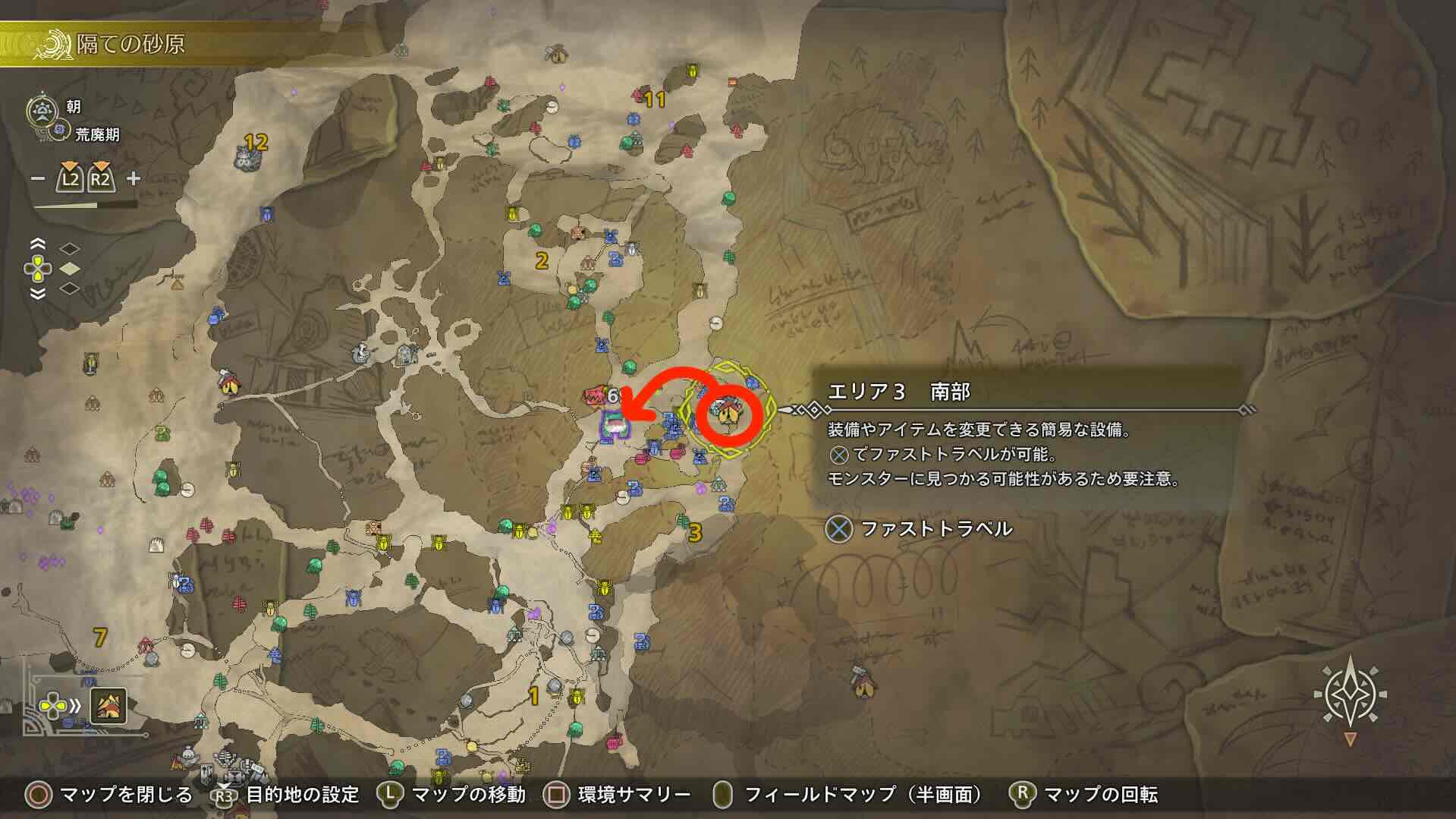Toggle the top map layer diamond

pyautogui.click(x=68, y=248)
